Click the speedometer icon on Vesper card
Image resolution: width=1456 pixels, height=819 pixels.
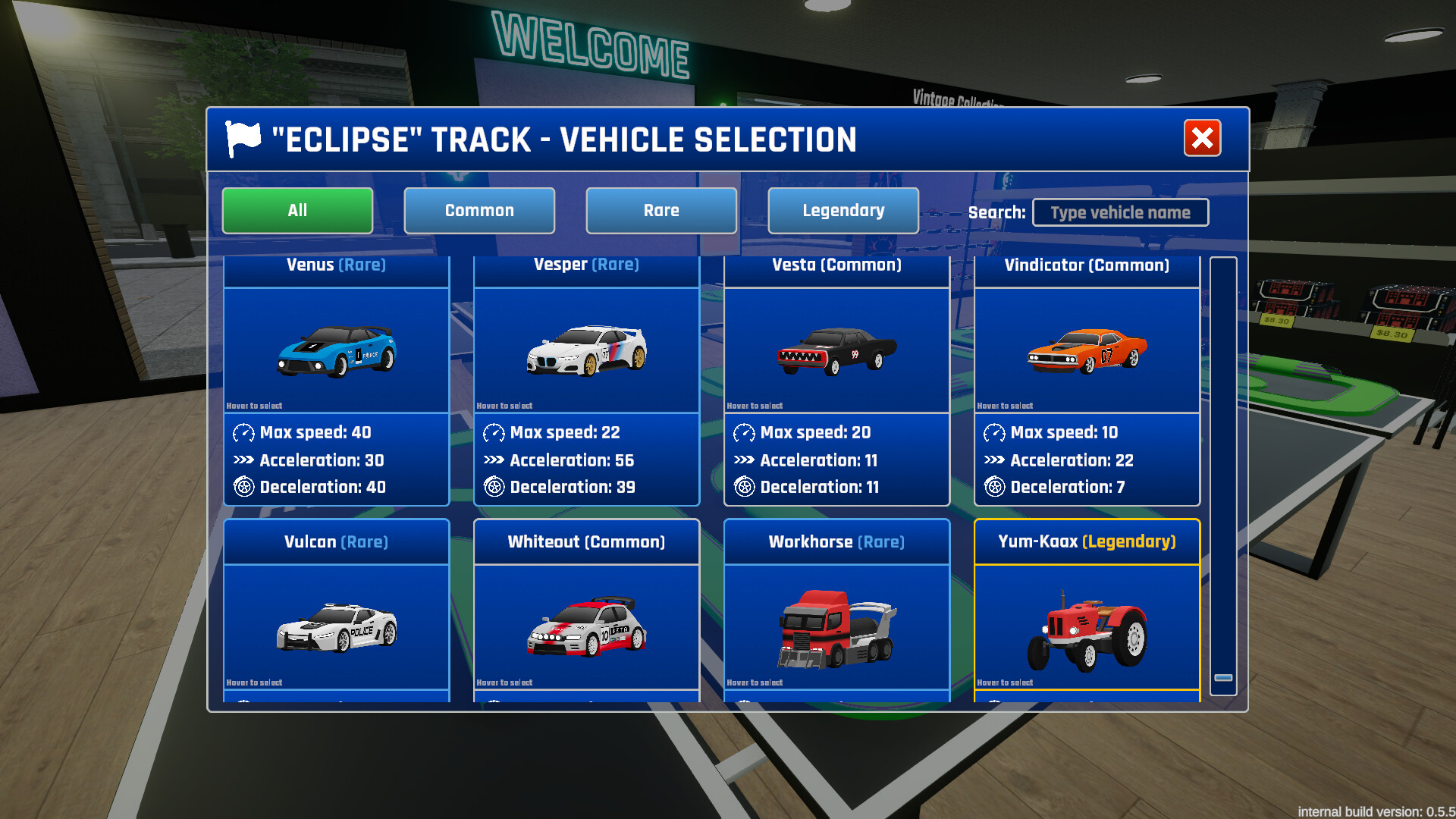pos(493,433)
